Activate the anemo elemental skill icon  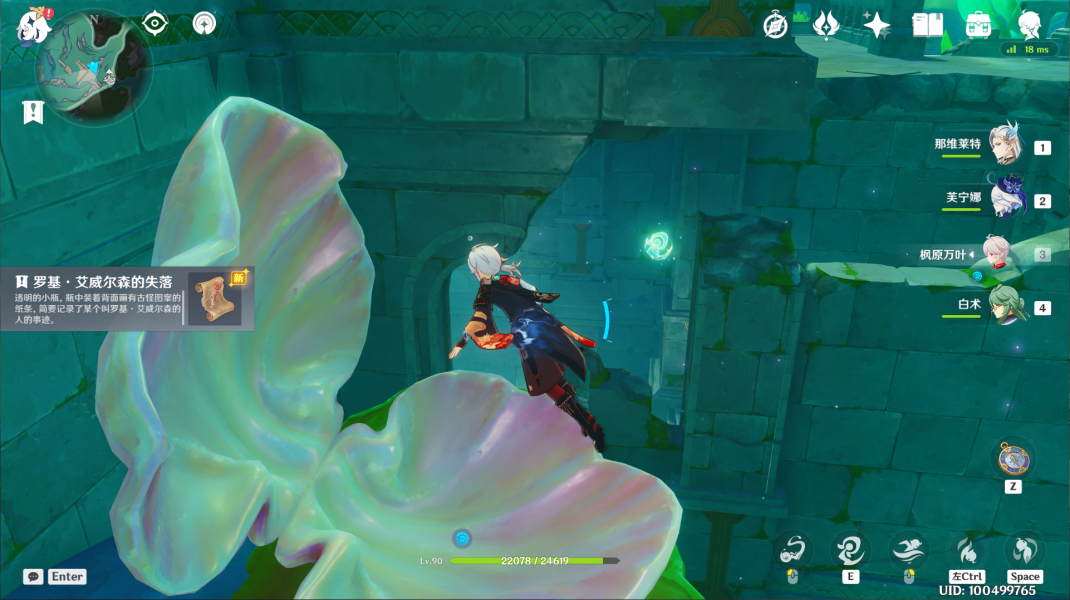pyautogui.click(x=850, y=549)
